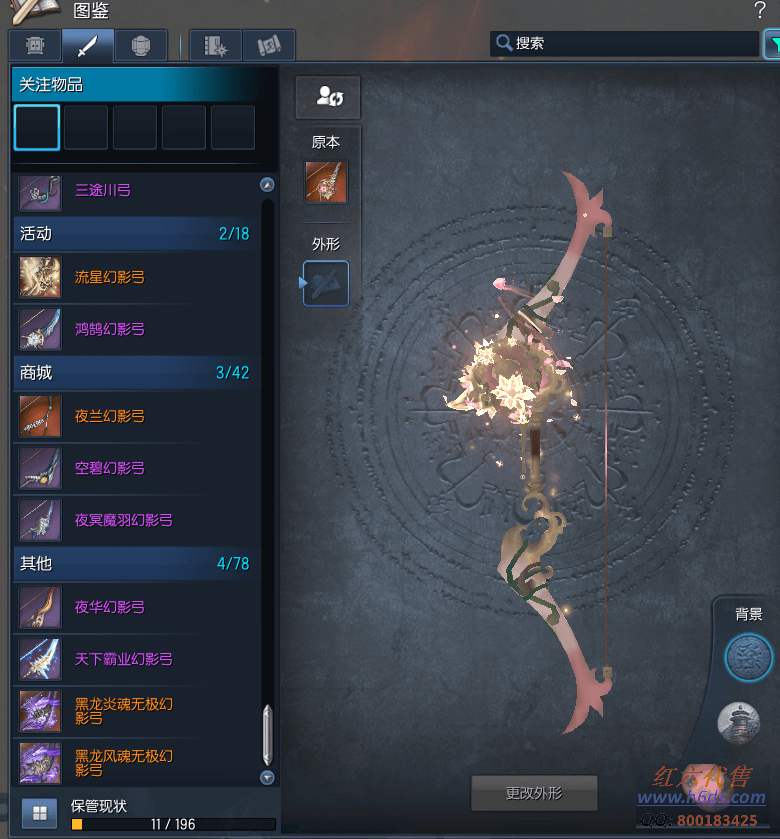The width and height of the screenshot is (780, 839).
Task: Select 夜冥魔羽幻影弓 entry
Action: click(x=123, y=520)
